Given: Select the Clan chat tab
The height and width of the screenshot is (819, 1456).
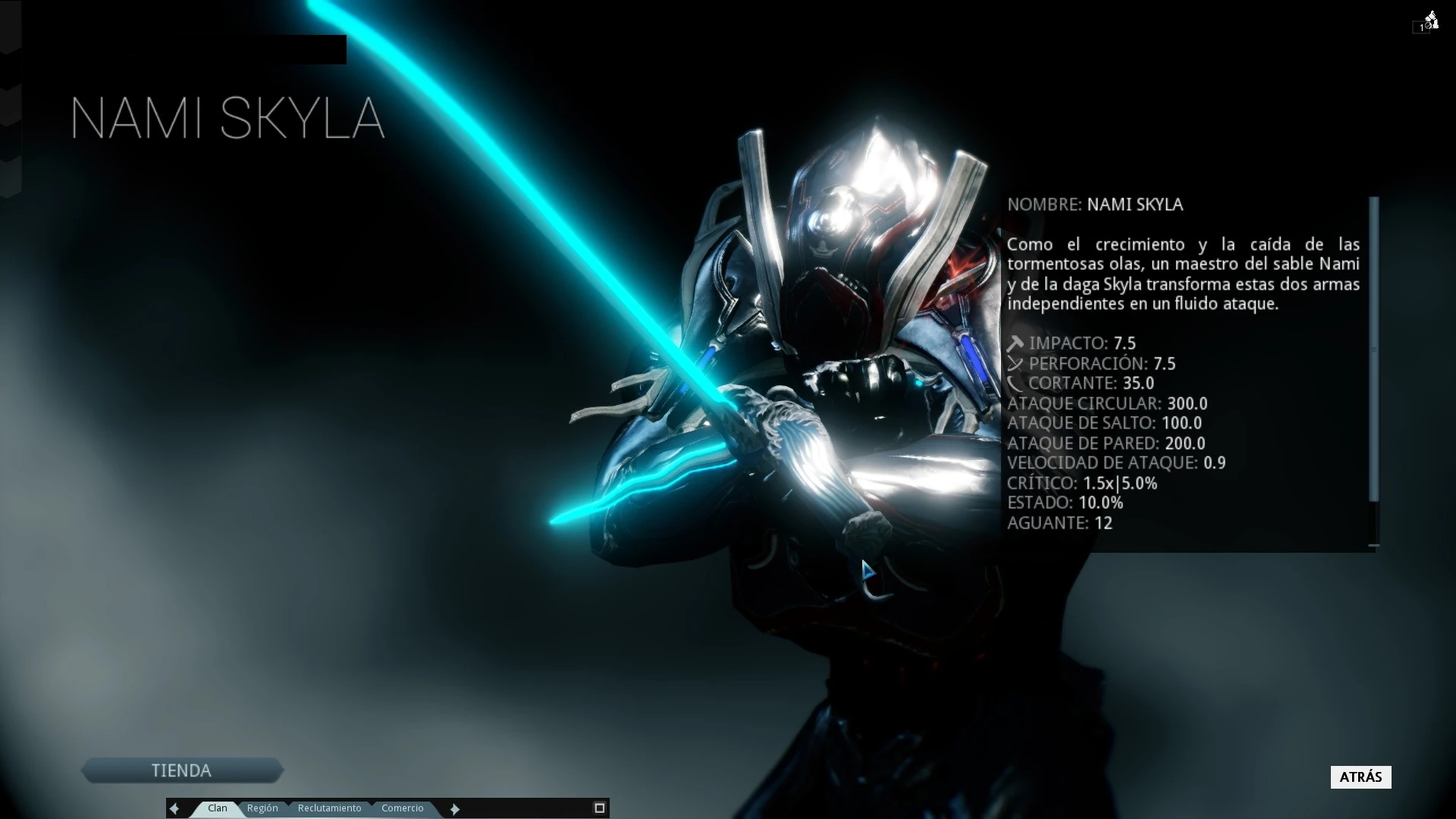Looking at the screenshot, I should (217, 808).
